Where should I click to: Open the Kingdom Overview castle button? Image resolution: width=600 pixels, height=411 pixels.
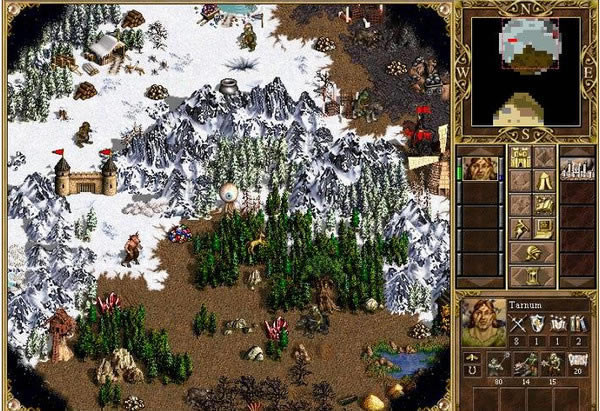(x=520, y=157)
